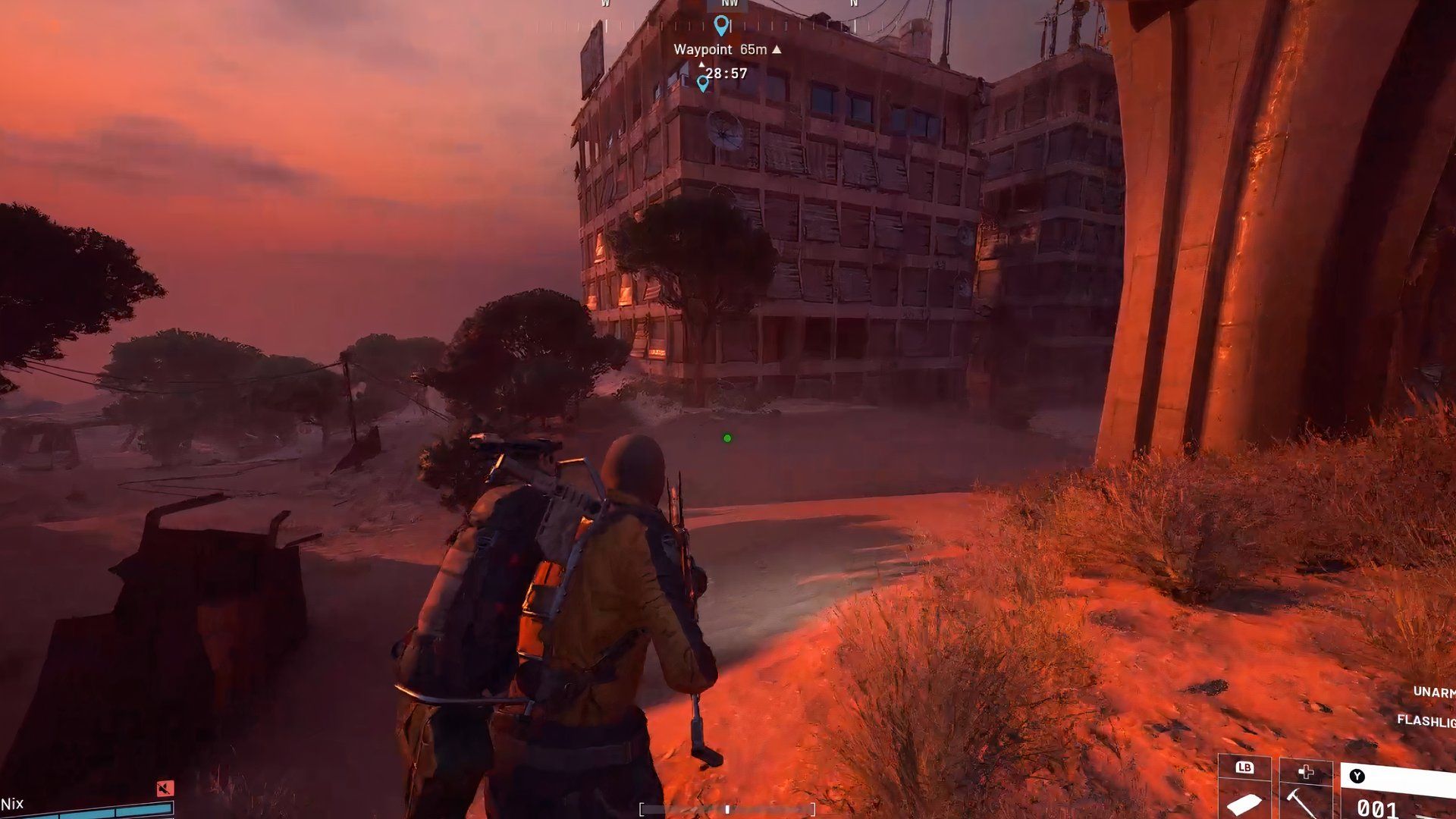The width and height of the screenshot is (1456, 819).
Task: Click the green objective dot in the field
Action: pyautogui.click(x=726, y=438)
